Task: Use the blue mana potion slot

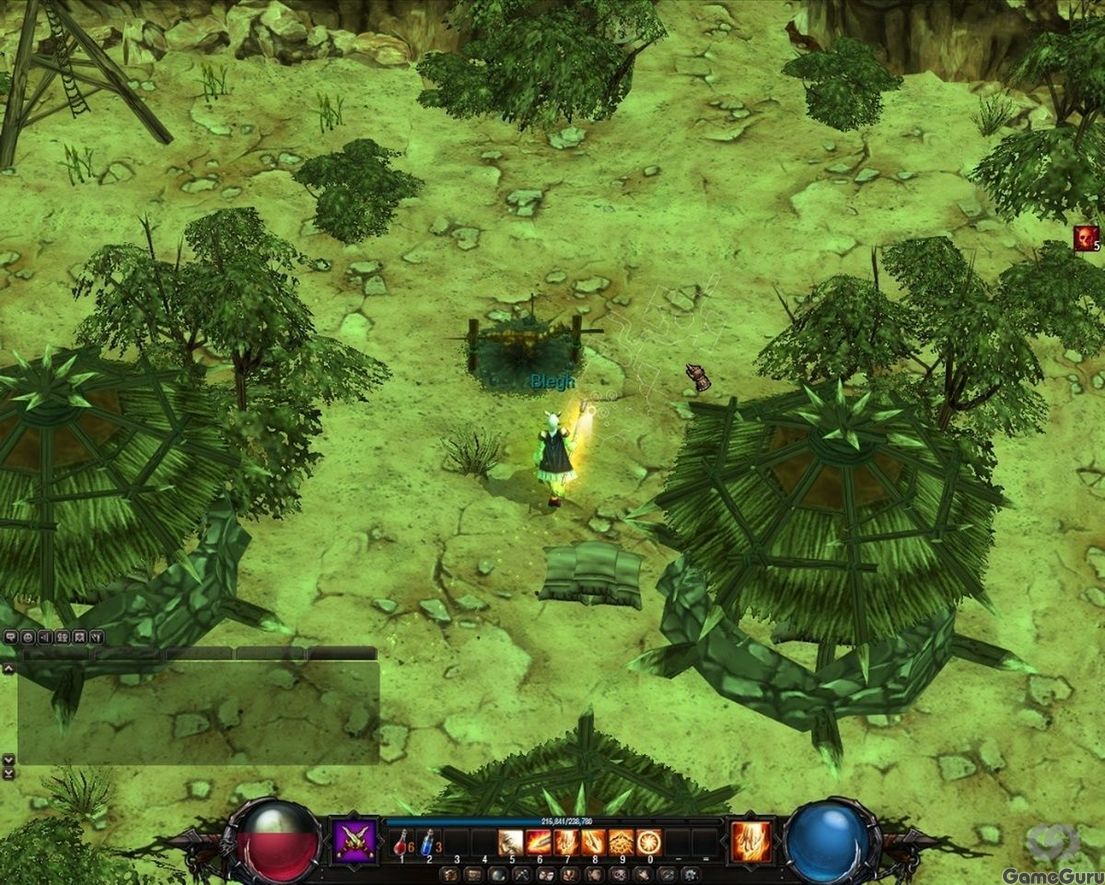Action: pyautogui.click(x=429, y=843)
